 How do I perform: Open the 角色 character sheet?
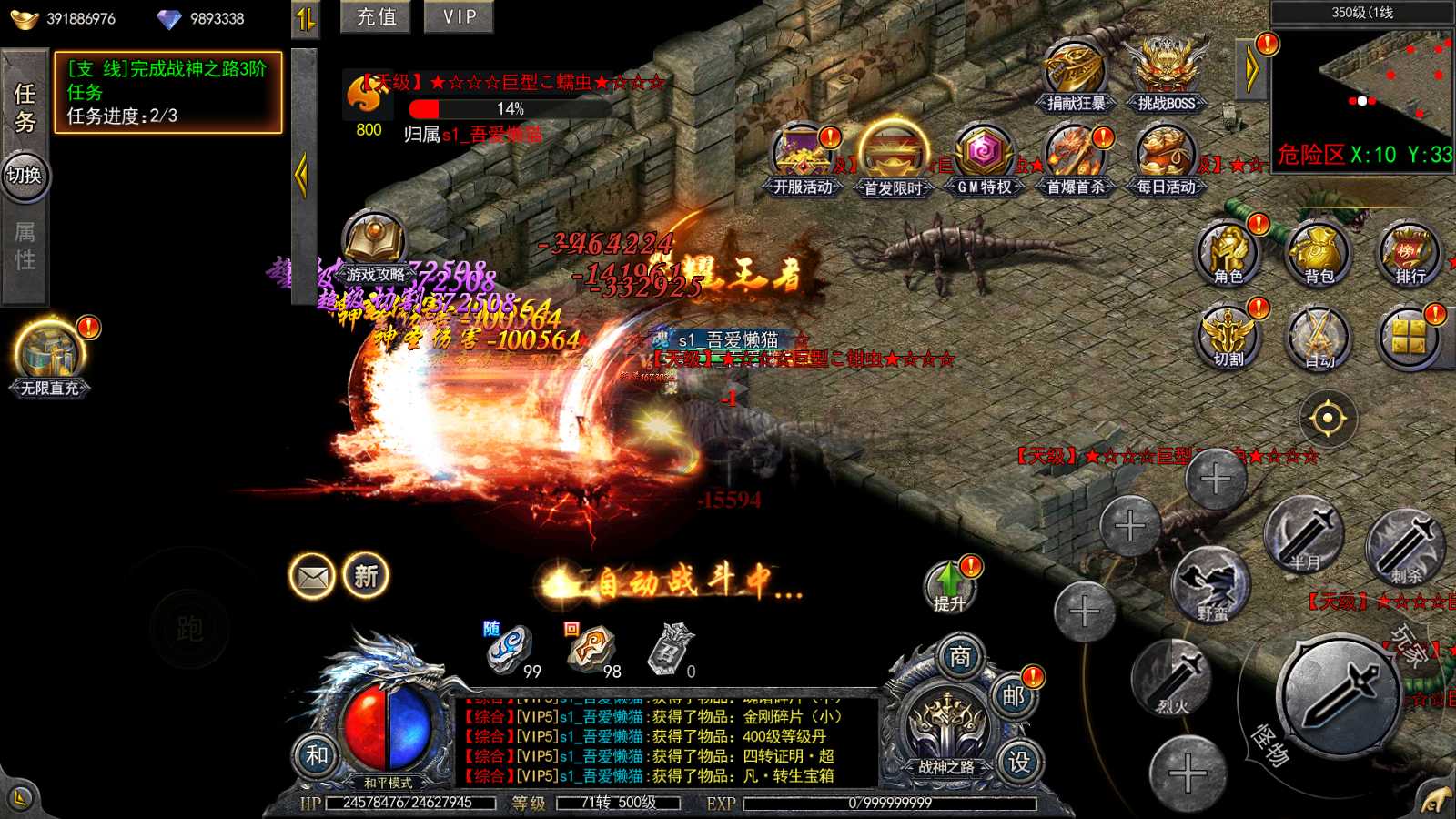click(x=1228, y=253)
